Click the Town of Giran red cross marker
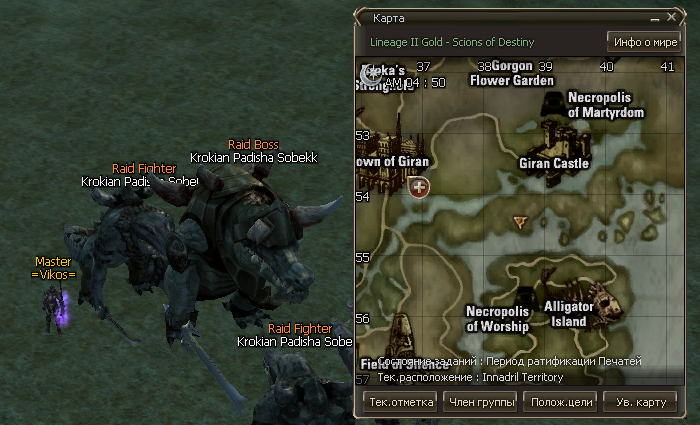 (x=418, y=187)
